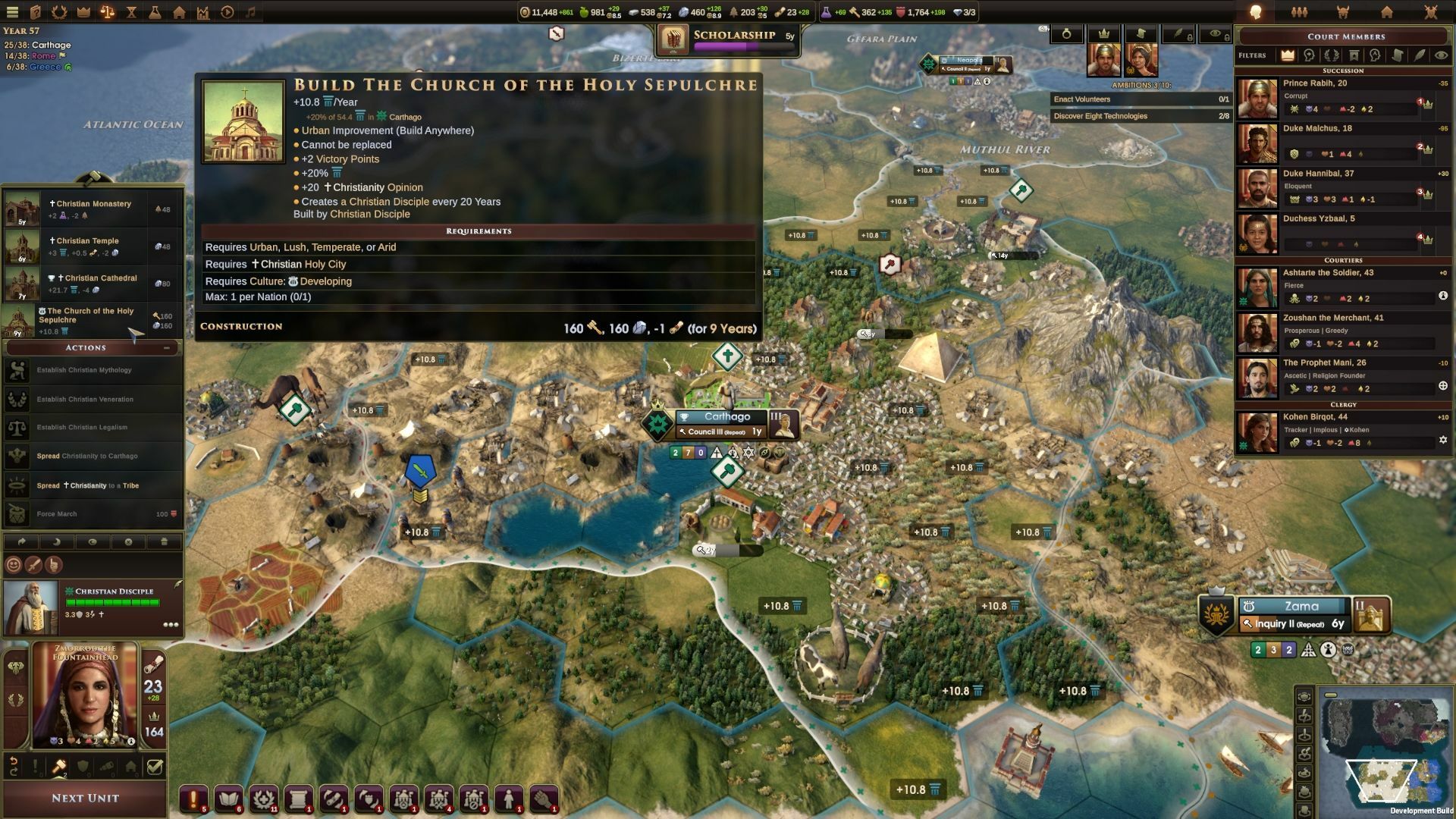Open the Establish Christian Mythology action
Viewport: 1456px width, 819px height.
point(91,370)
